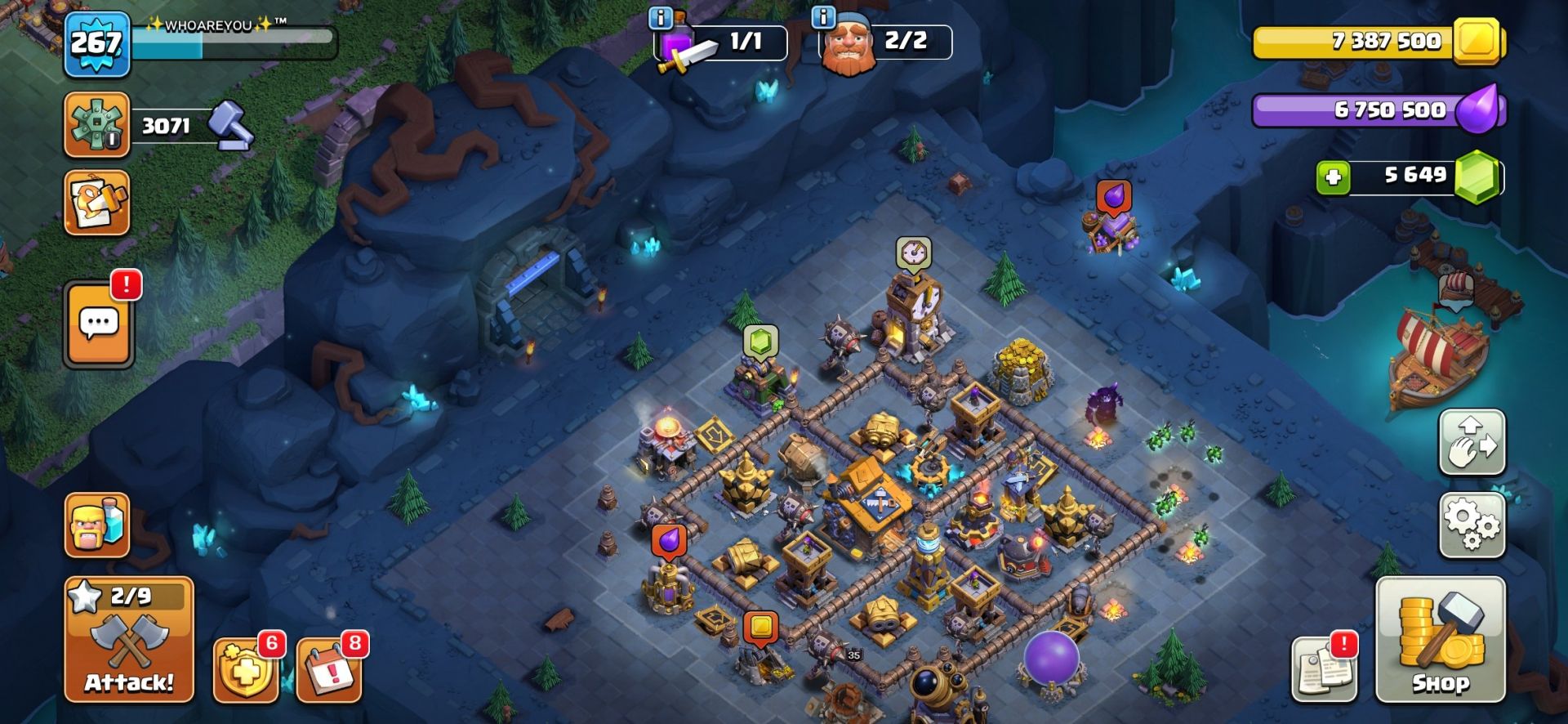1568x724 pixels.
Task: Collect elixir bubble above the lower-left collector
Action: (x=669, y=540)
